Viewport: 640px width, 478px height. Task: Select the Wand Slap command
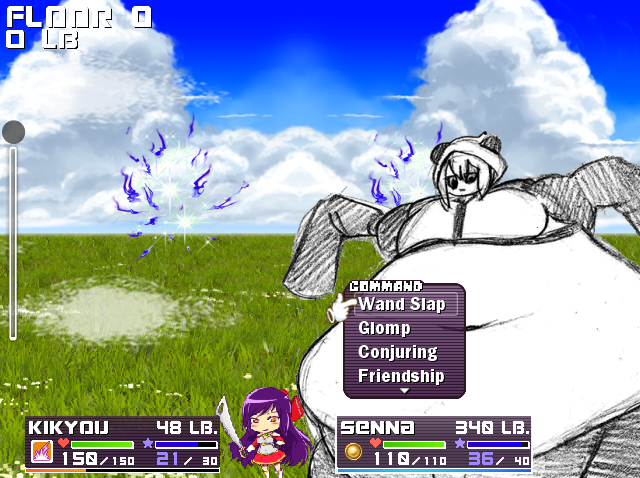[402, 304]
